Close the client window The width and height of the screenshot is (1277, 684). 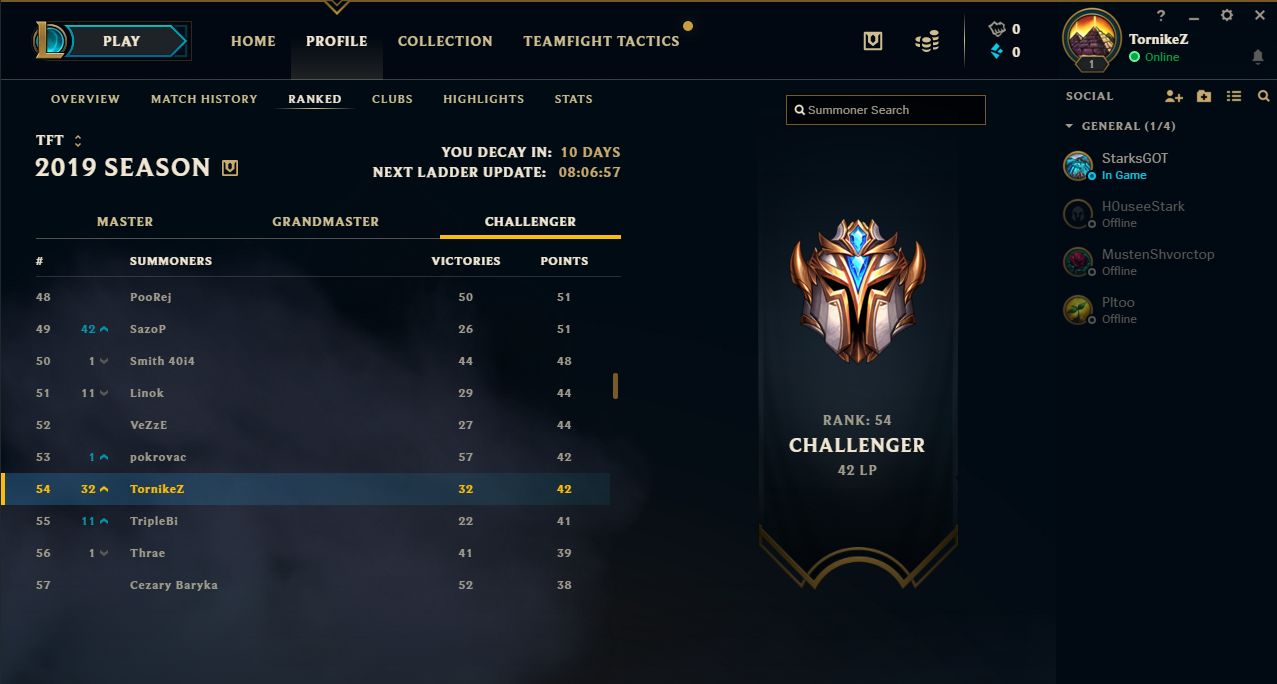[1257, 15]
